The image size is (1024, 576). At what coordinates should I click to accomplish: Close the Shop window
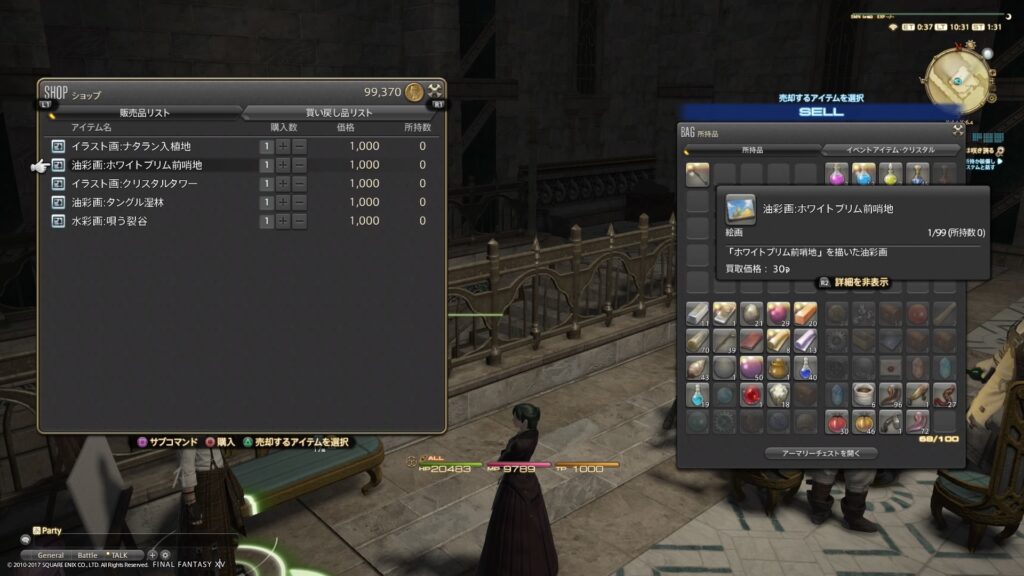click(435, 91)
